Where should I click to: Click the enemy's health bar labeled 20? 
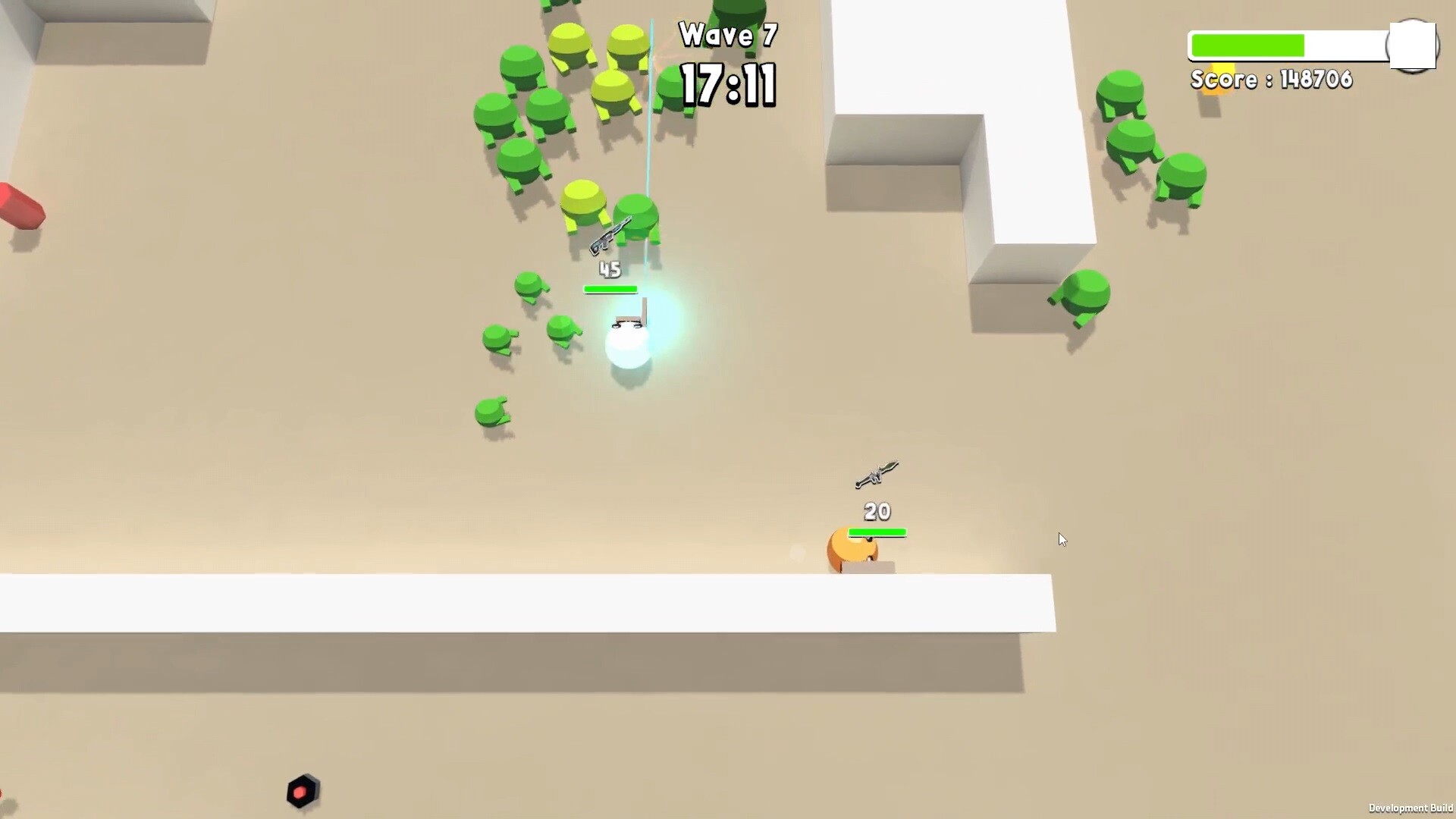pos(877,532)
